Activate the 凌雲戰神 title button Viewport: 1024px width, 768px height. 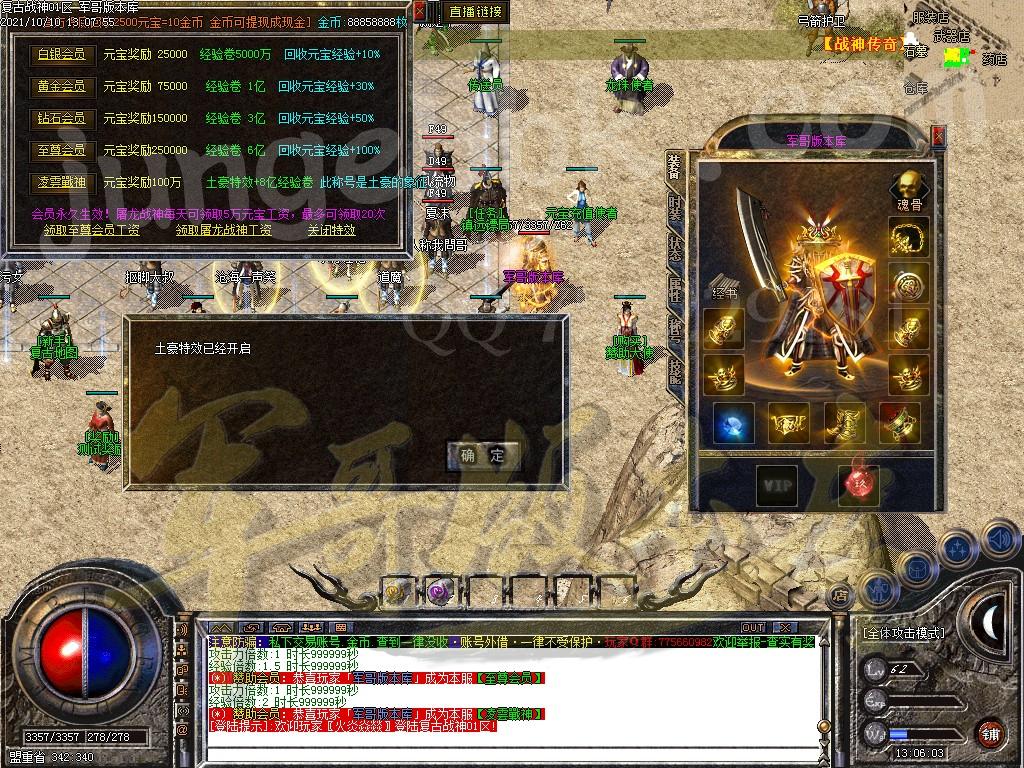61,182
